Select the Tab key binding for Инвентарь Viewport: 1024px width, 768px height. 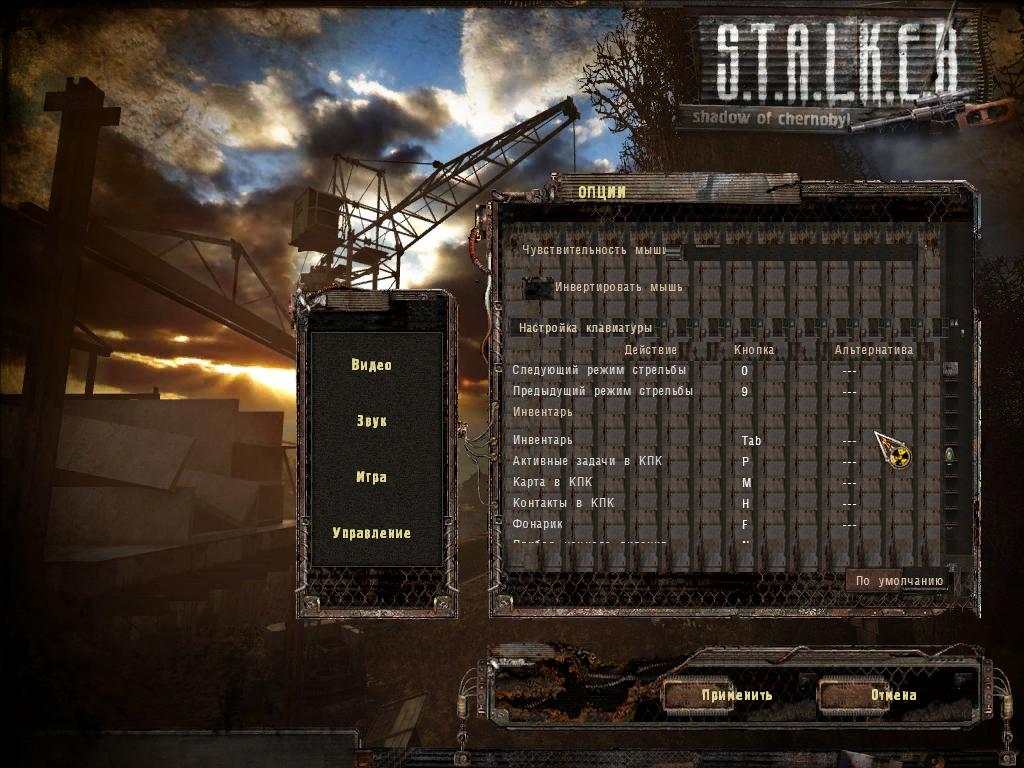tap(751, 441)
